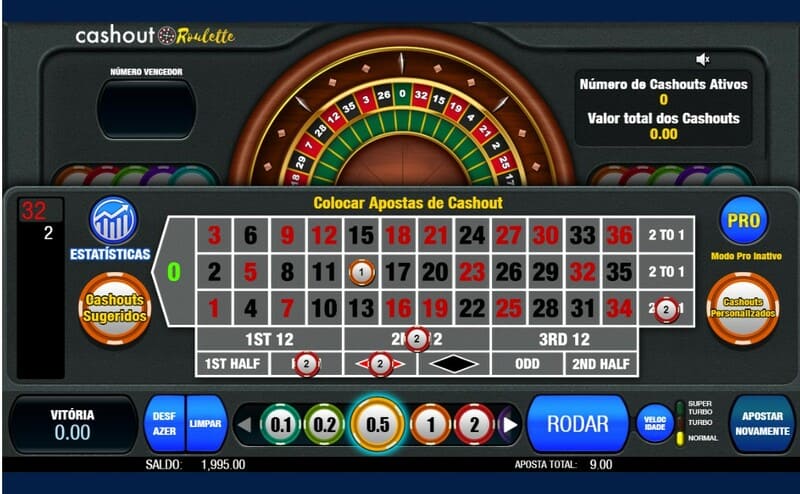Choose the 0.2 chip value
The width and height of the screenshot is (800, 494).
pos(324,424)
